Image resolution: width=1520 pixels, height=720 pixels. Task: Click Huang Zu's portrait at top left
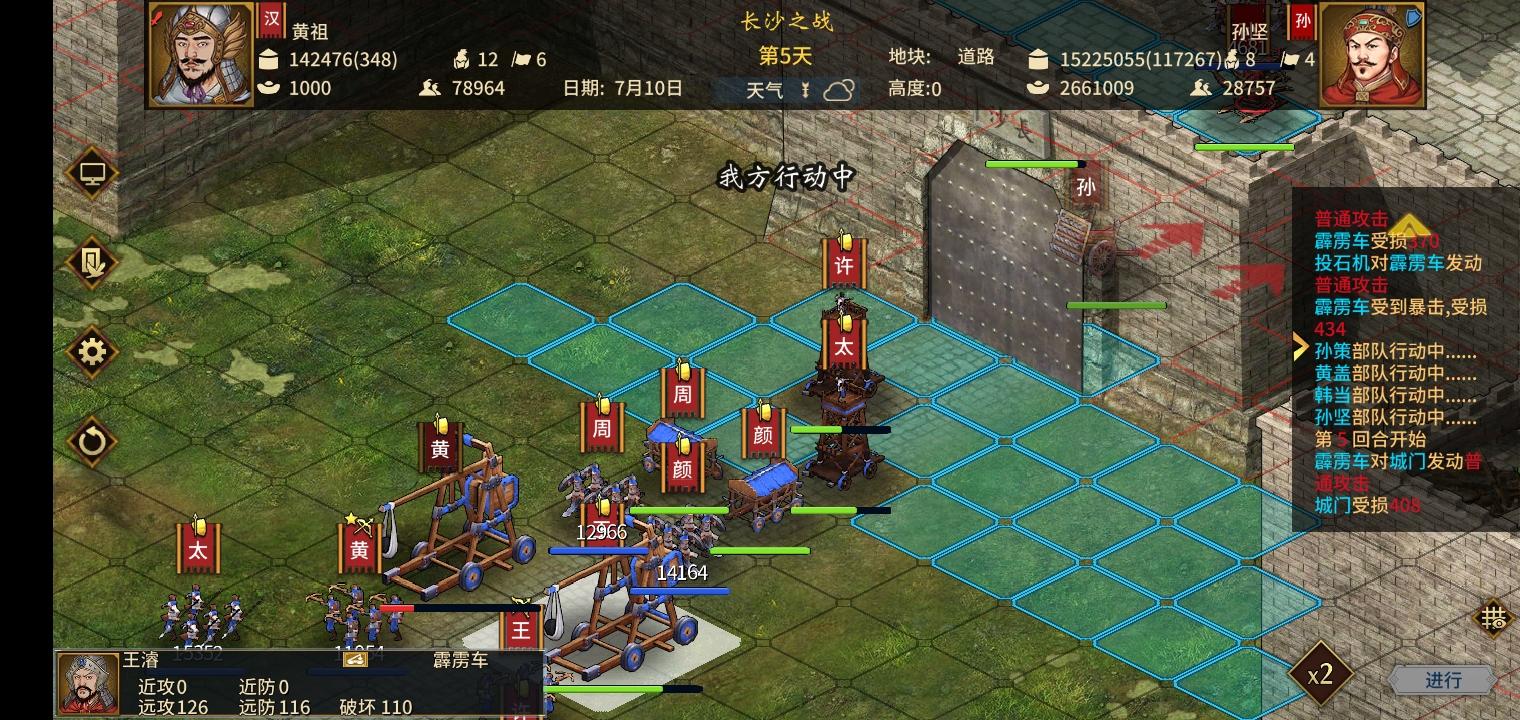199,55
